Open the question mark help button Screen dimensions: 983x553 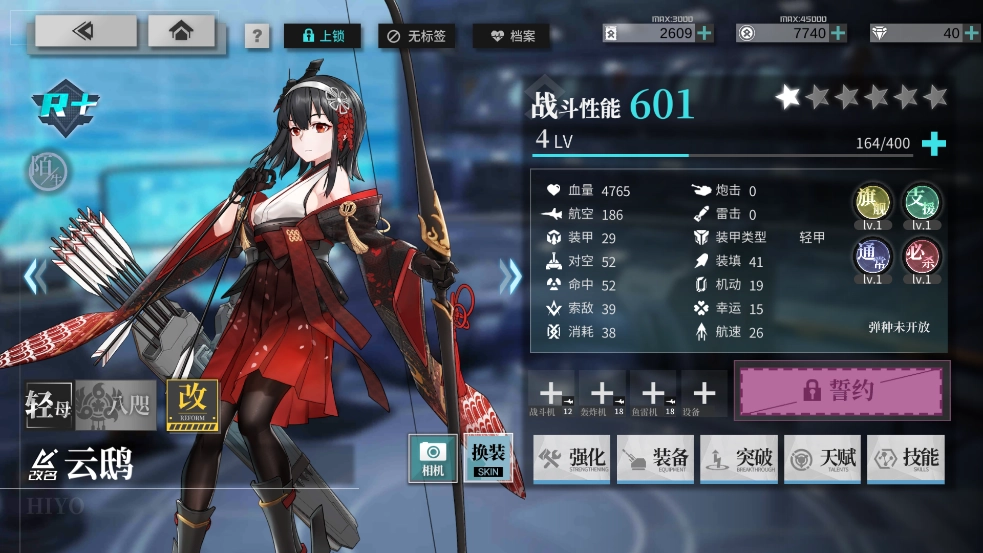coord(257,37)
